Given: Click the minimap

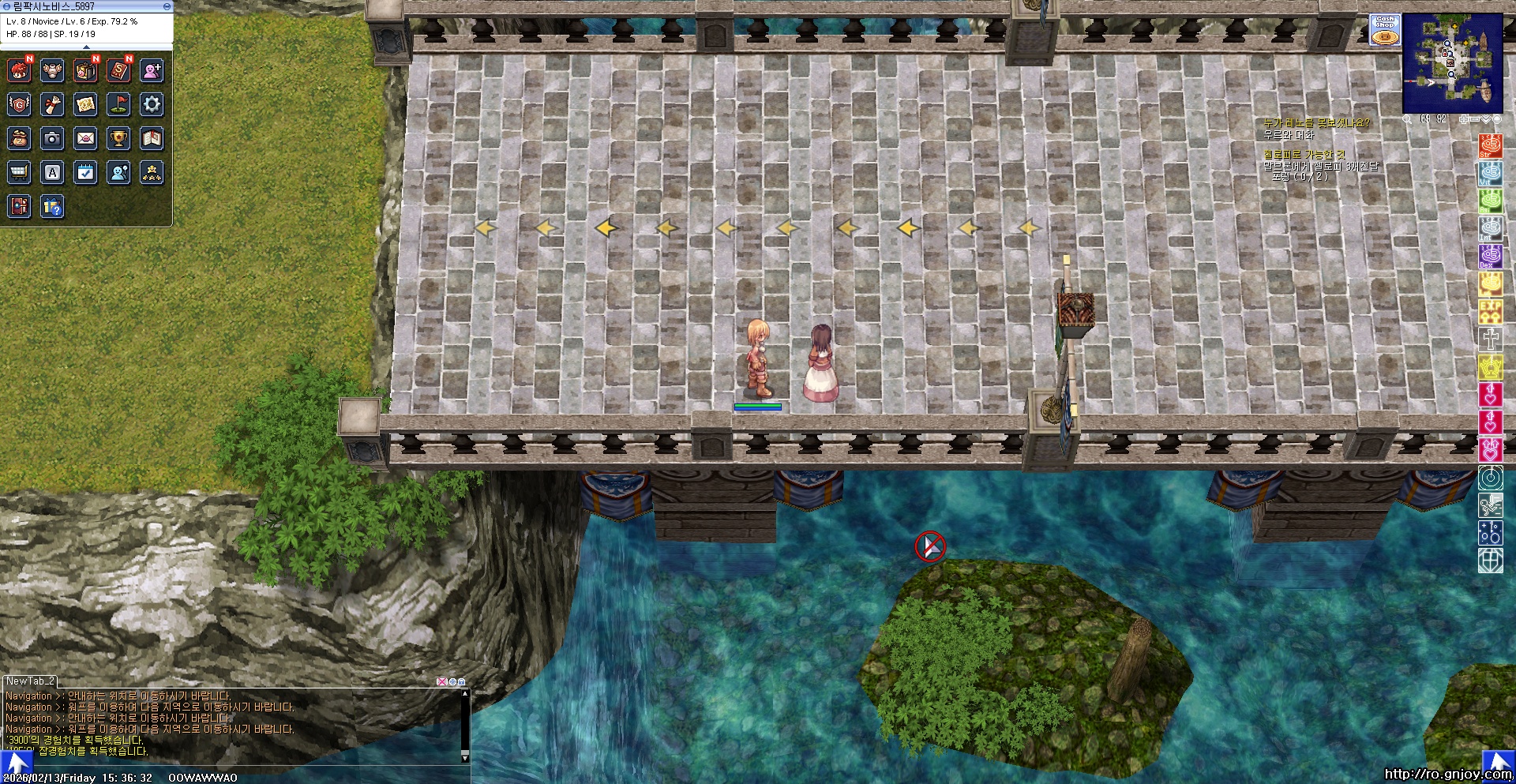Looking at the screenshot, I should [1452, 63].
